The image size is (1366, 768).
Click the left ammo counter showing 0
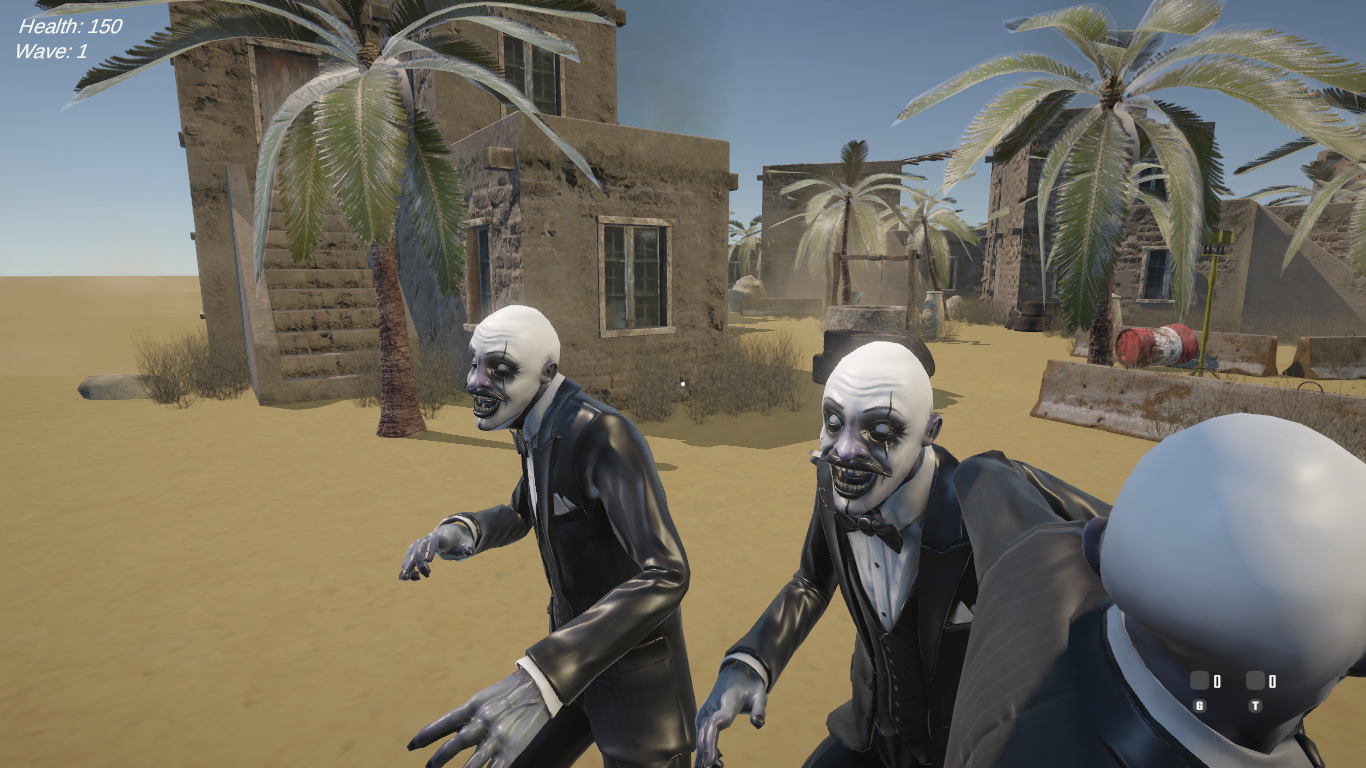(1218, 680)
